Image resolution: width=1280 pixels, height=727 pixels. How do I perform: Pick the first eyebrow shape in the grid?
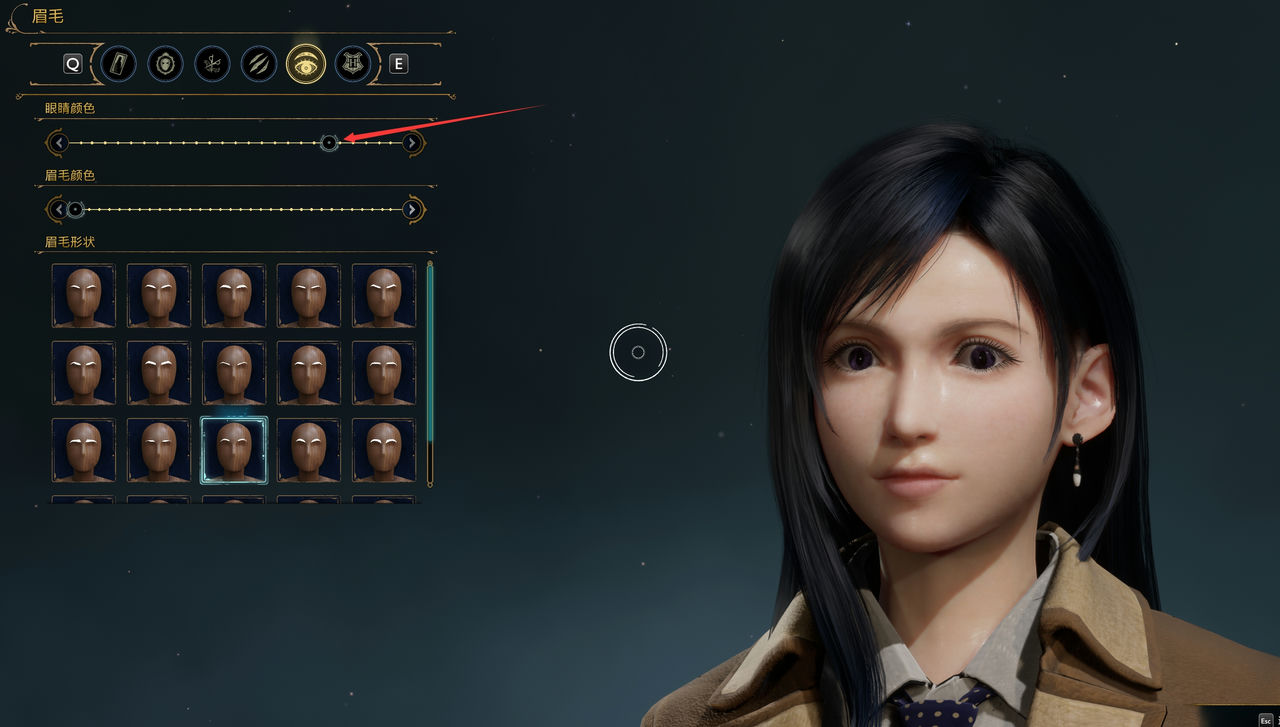pos(84,295)
